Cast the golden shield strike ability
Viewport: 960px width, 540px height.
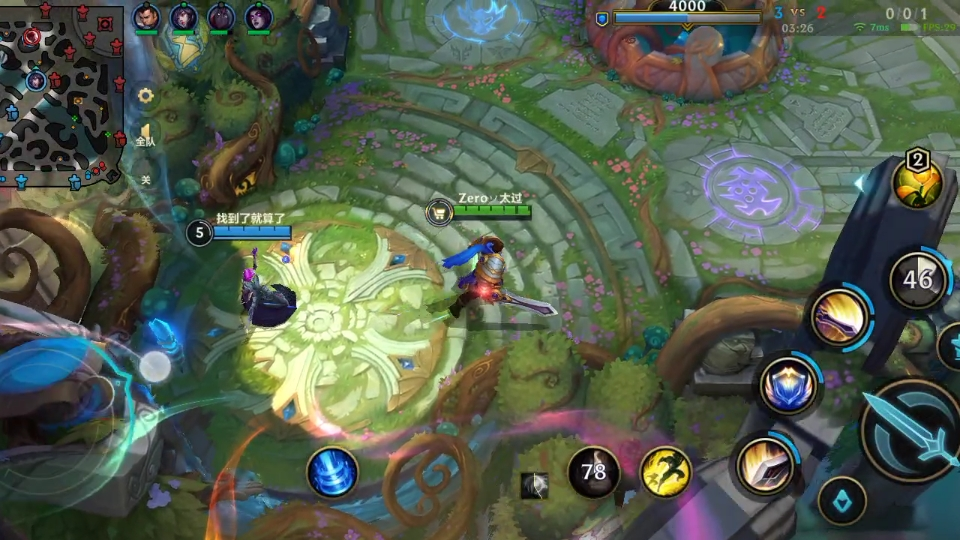click(x=766, y=466)
